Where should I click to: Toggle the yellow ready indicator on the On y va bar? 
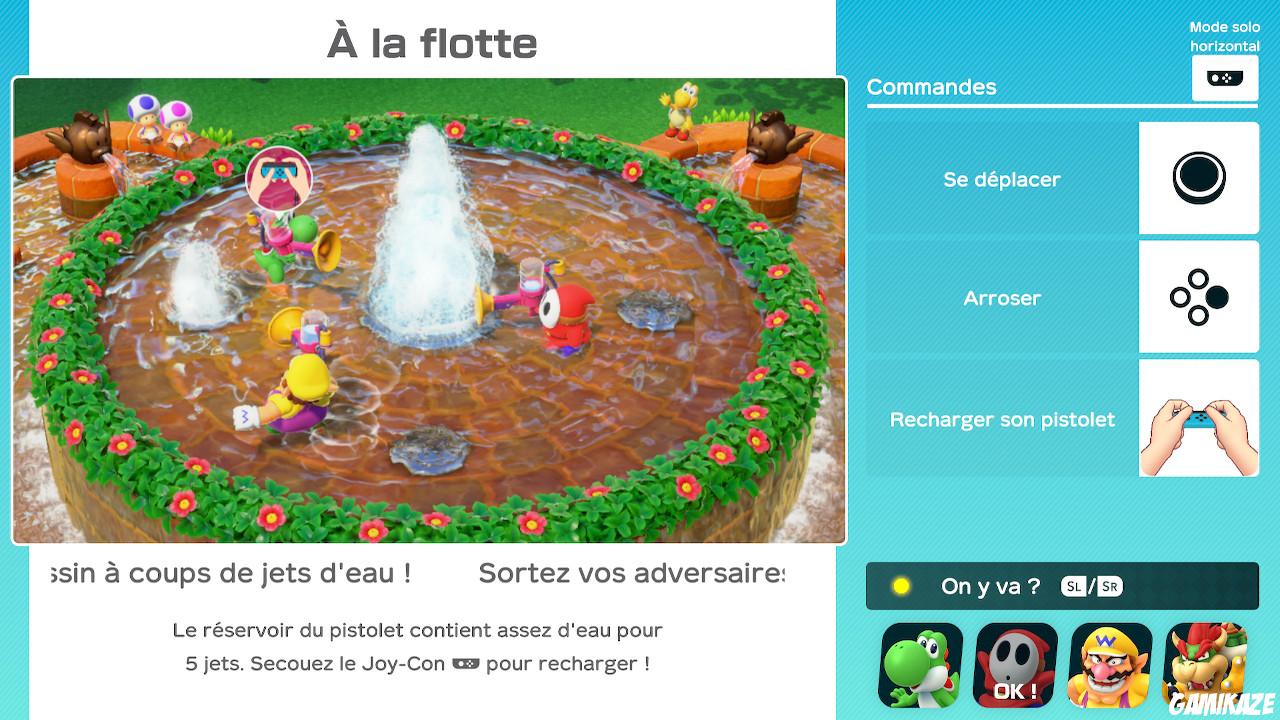pos(899,586)
